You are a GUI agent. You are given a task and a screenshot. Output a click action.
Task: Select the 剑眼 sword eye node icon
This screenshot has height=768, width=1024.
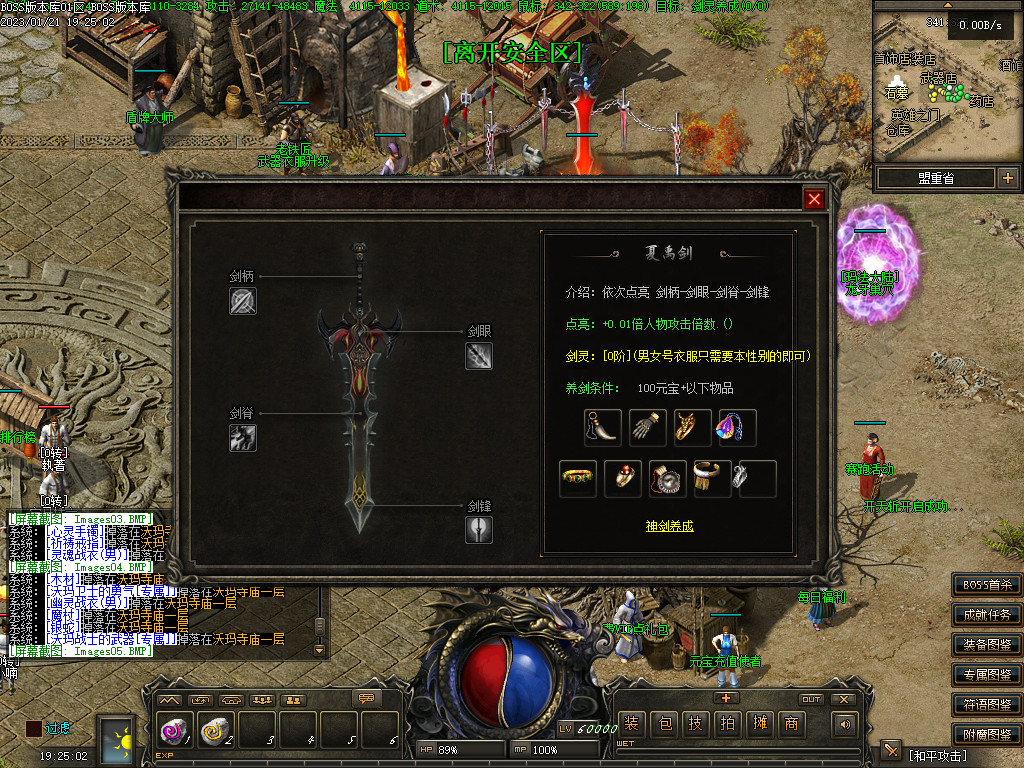(x=479, y=356)
